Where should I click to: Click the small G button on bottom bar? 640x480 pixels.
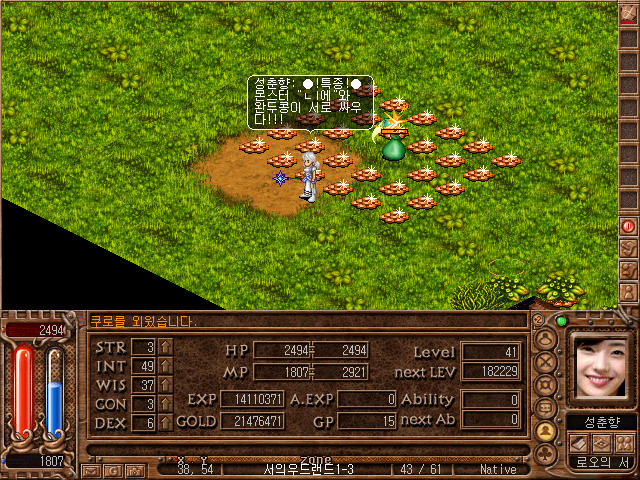[x=112, y=469]
